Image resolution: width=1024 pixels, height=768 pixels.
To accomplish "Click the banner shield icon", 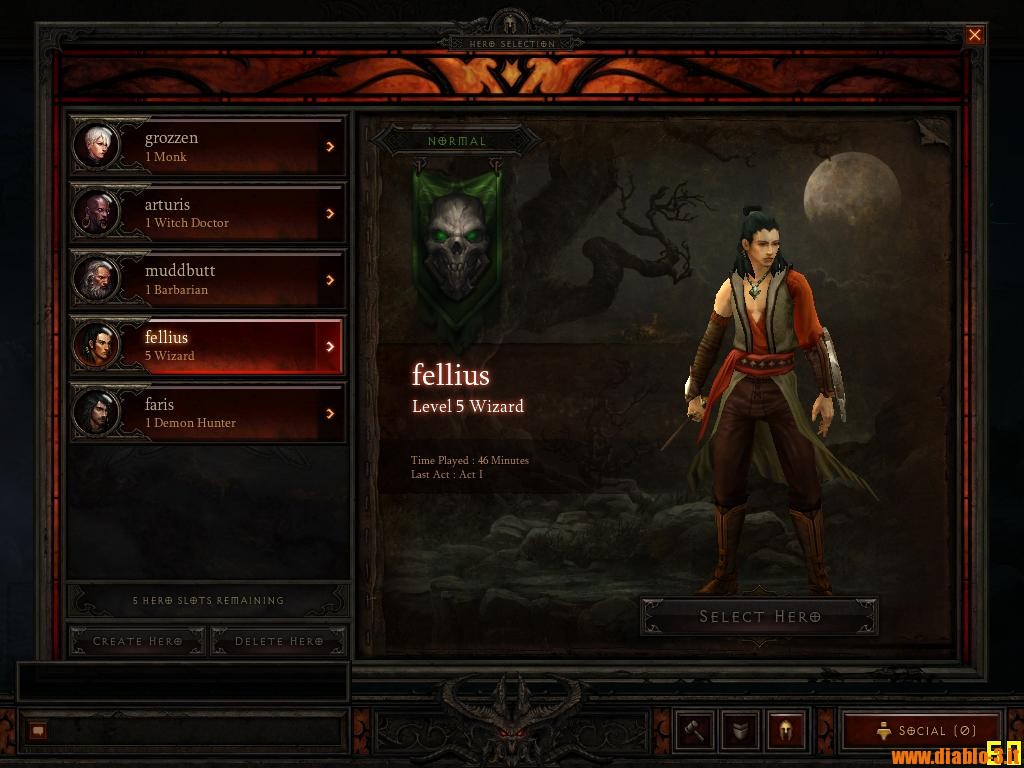I will pos(740,730).
